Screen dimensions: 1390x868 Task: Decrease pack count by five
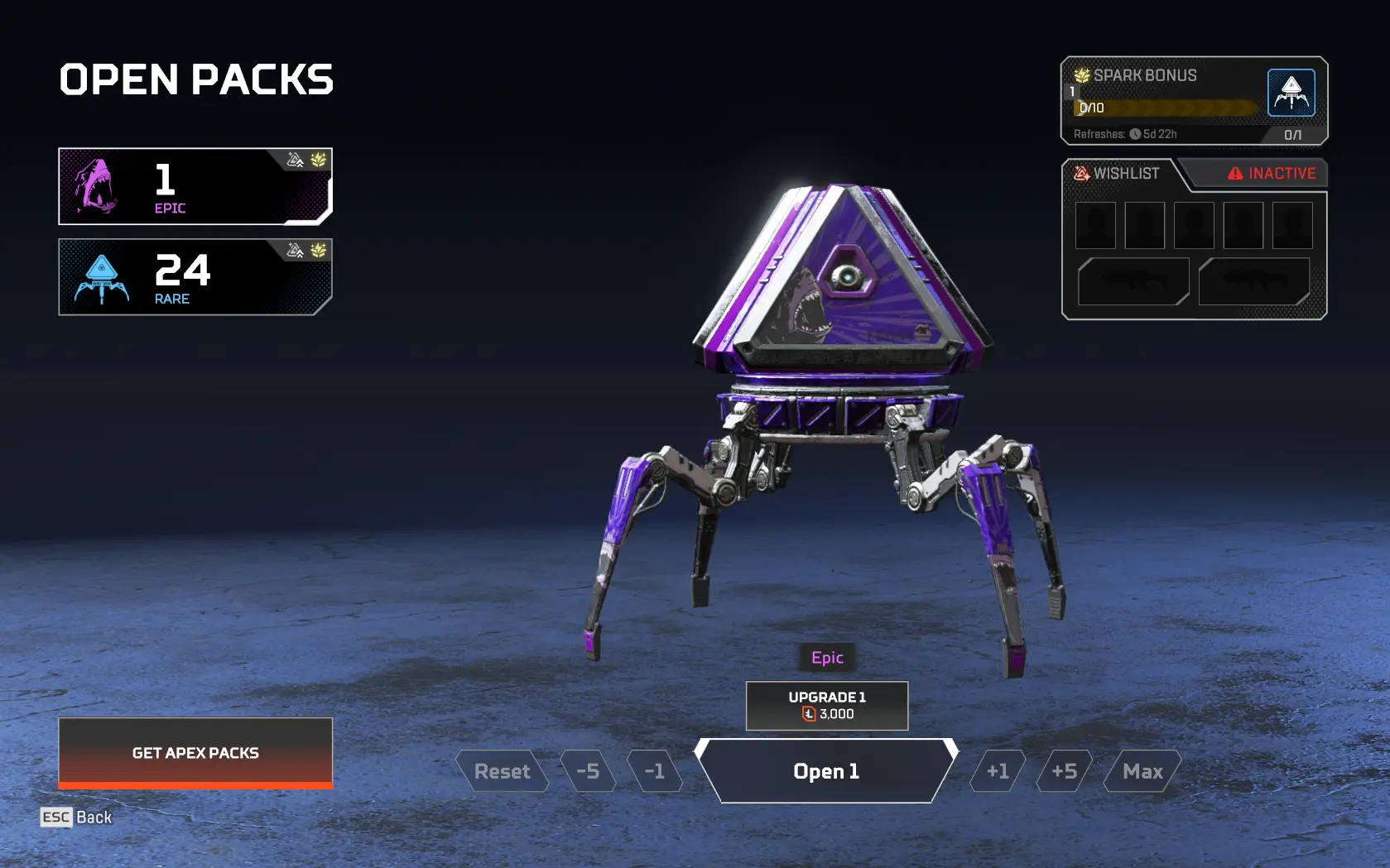588,771
